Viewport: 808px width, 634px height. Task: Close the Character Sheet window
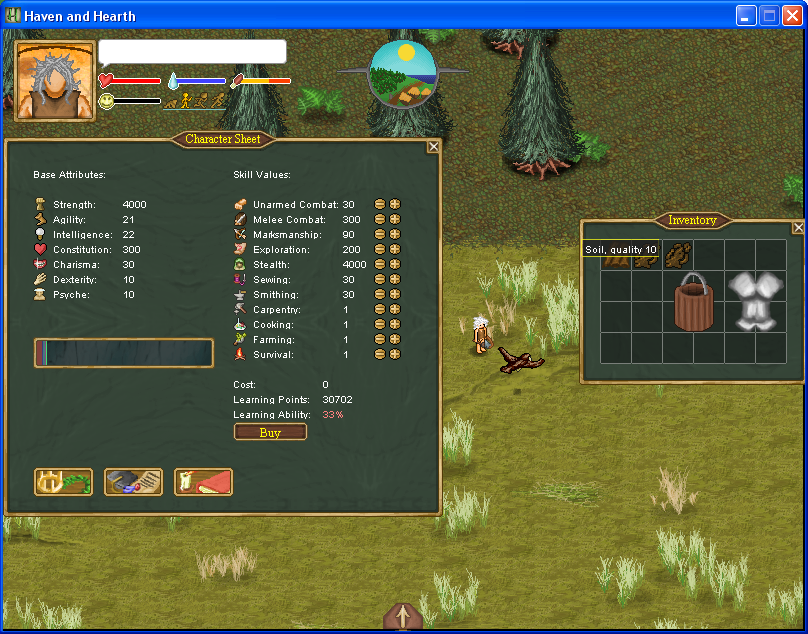tap(433, 146)
